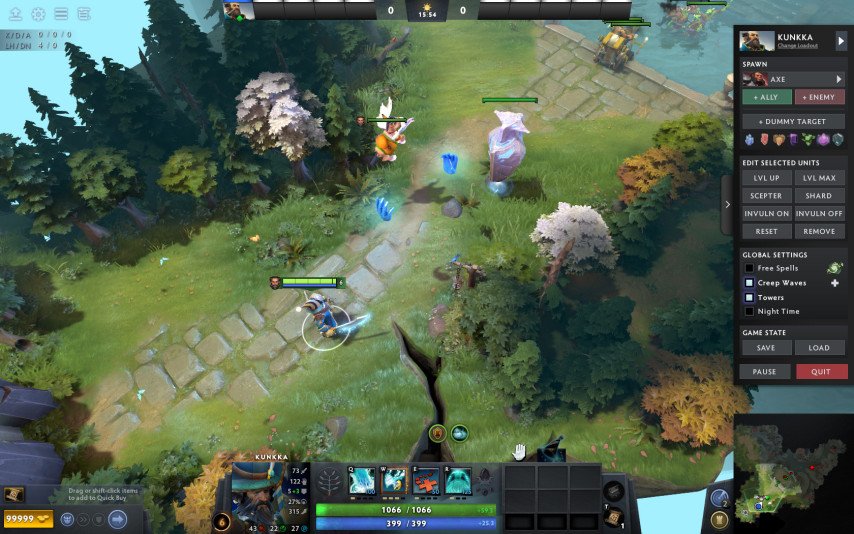Viewport: 854px width, 534px height.
Task: Enable the Free Spells checkbox
Action: 749,269
